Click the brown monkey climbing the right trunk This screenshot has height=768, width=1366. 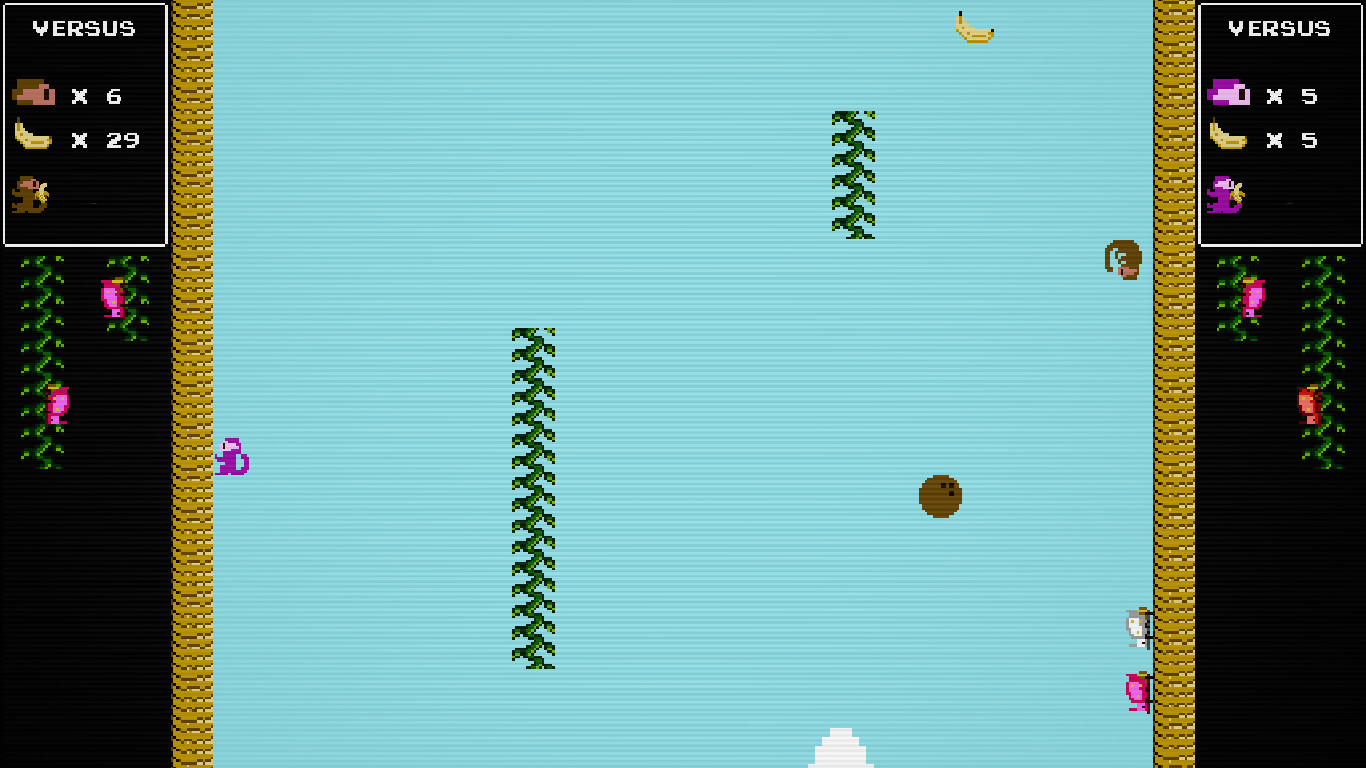(x=1123, y=260)
